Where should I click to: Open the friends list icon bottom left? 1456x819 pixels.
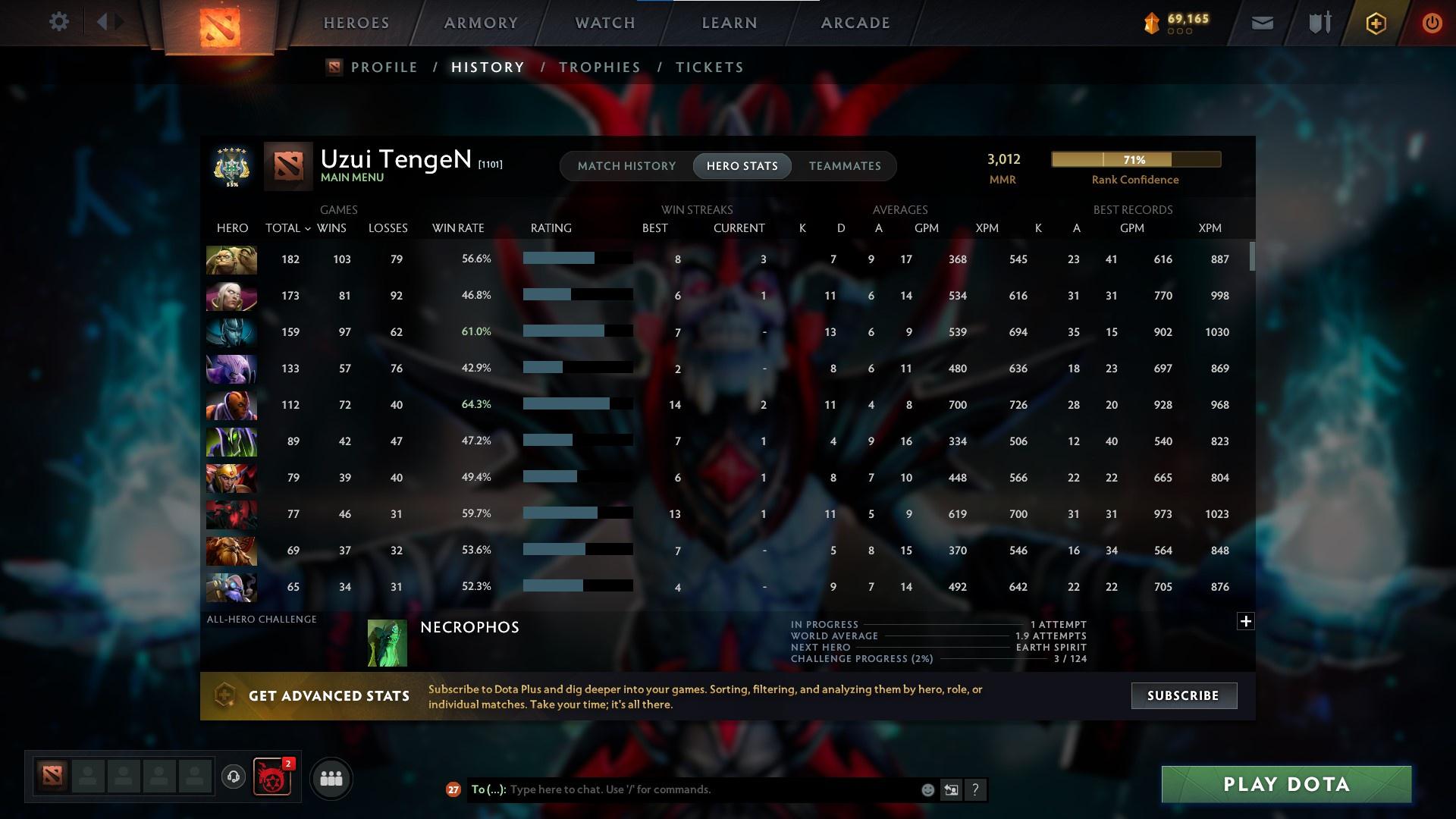[x=331, y=778]
